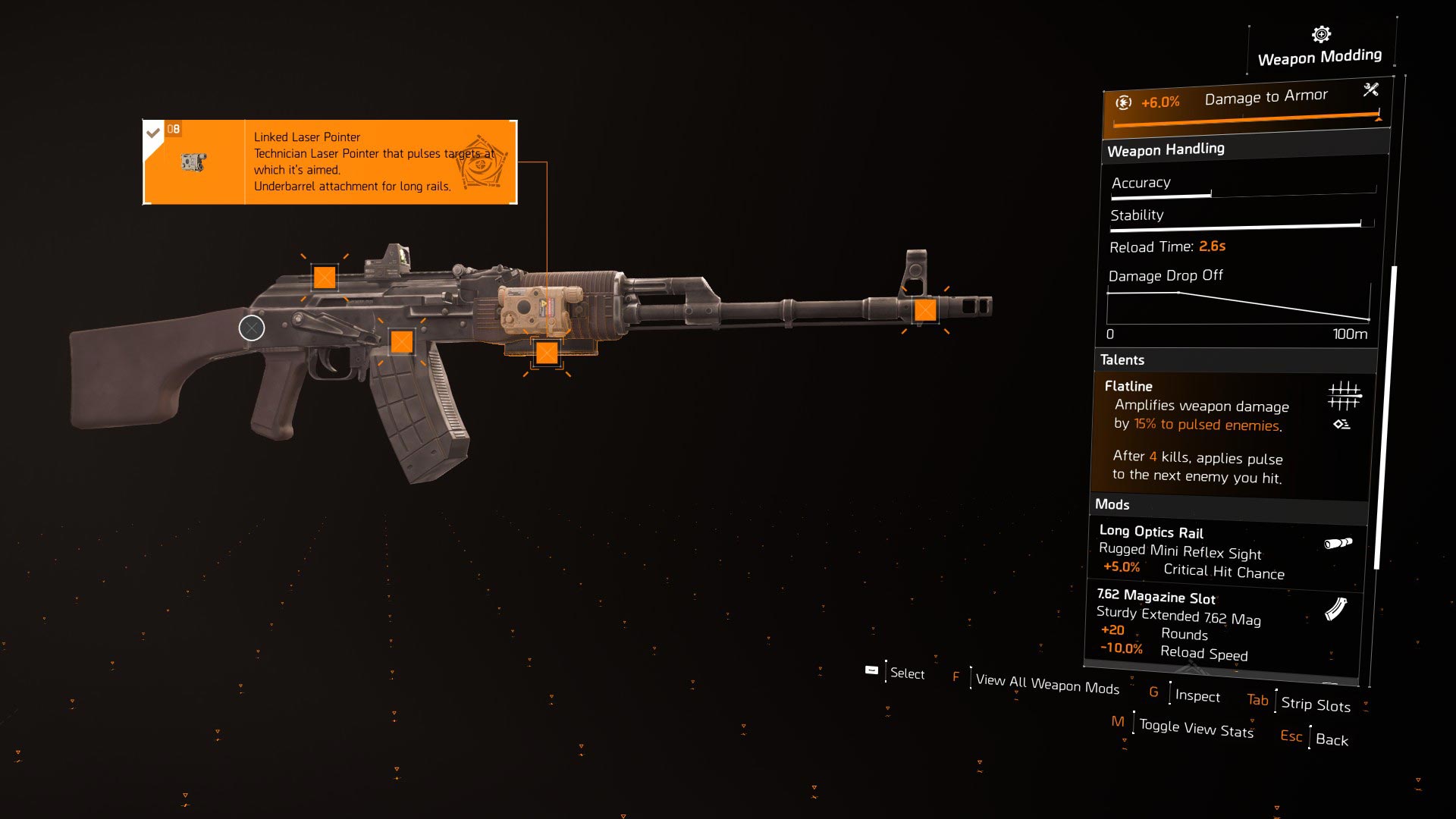The height and width of the screenshot is (819, 1456).
Task: Expand the Talents section header
Action: point(1123,359)
